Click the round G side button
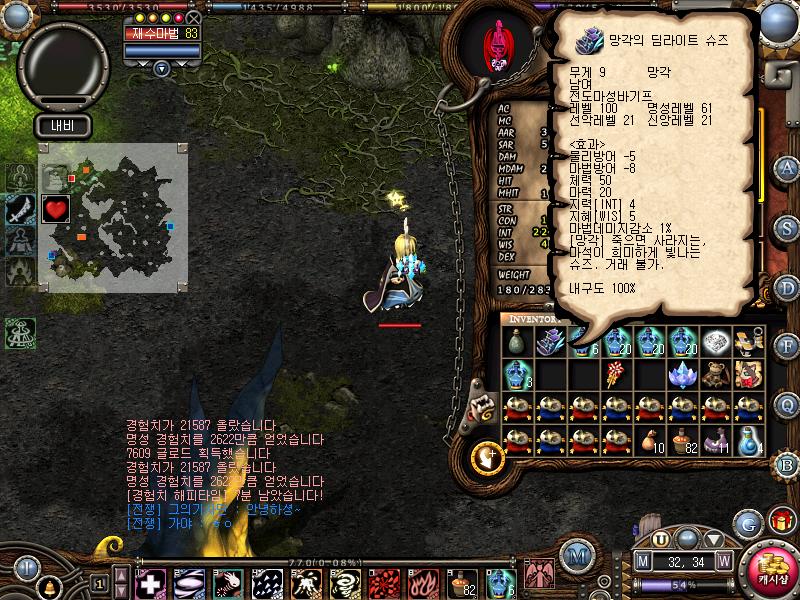Screen dimensions: 800x600 [748, 523]
